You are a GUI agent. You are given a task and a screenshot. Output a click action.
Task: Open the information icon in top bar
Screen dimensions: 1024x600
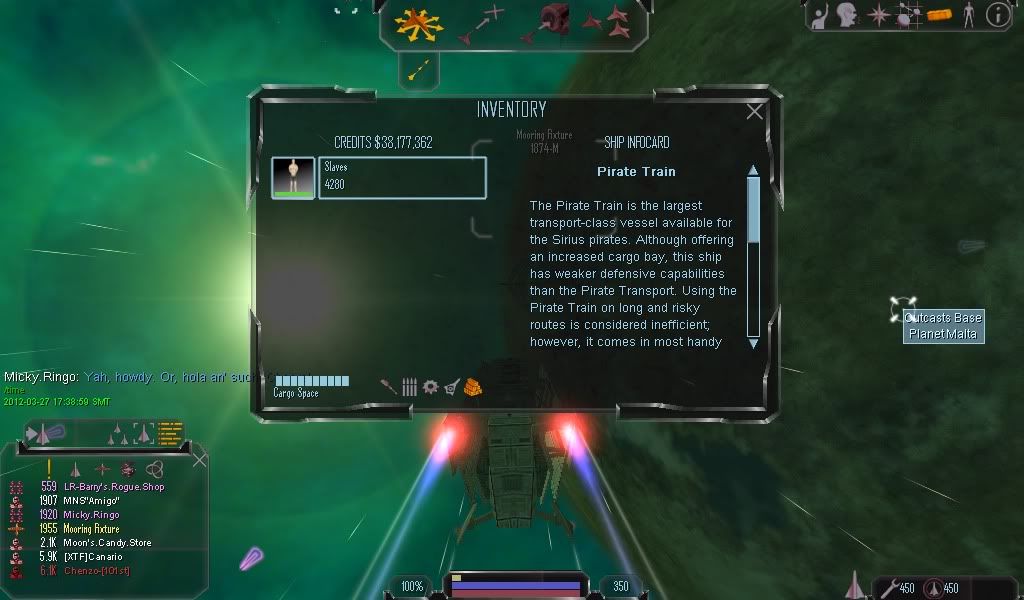click(998, 14)
